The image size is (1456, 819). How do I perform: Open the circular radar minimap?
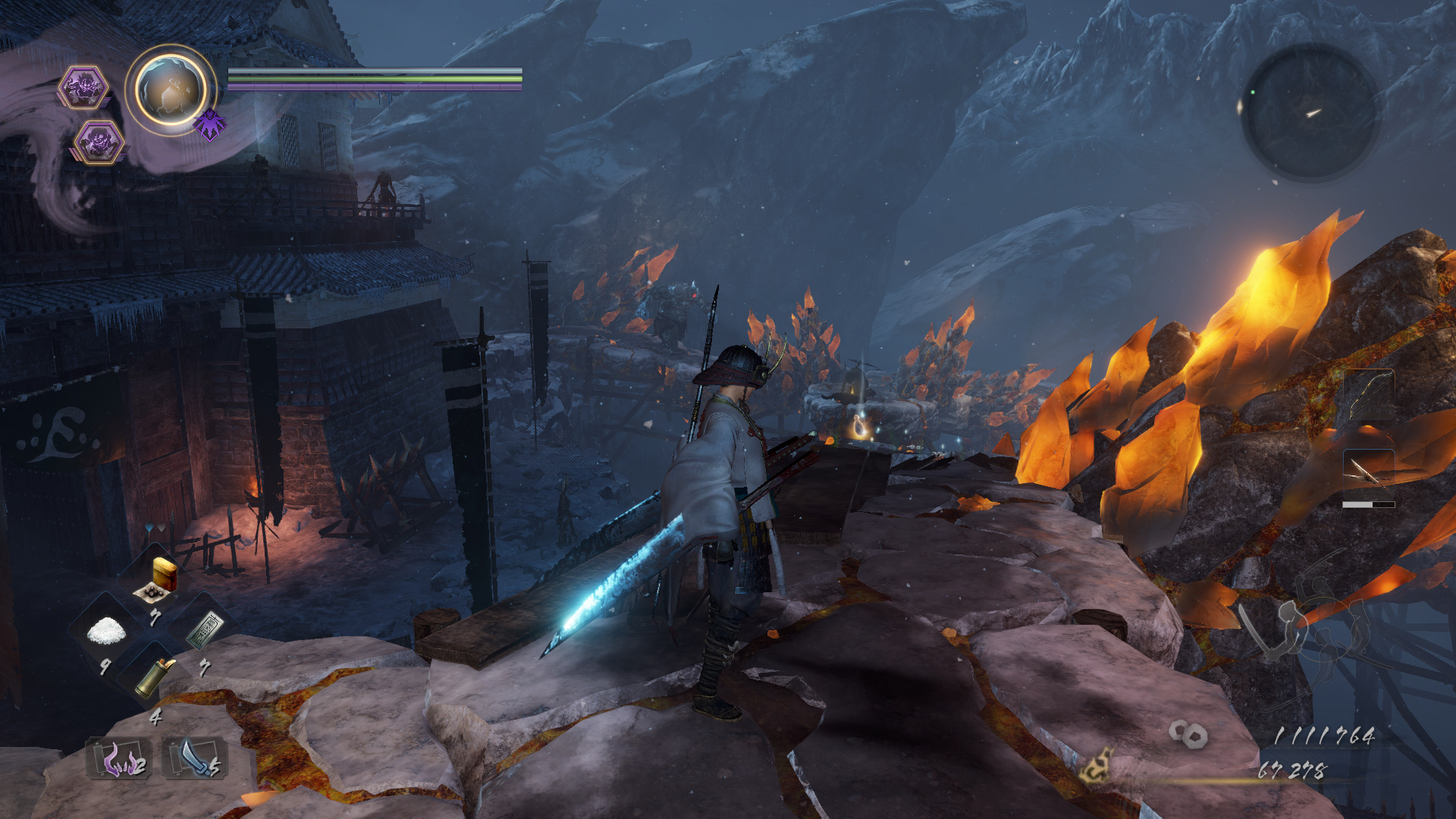click(x=1310, y=112)
